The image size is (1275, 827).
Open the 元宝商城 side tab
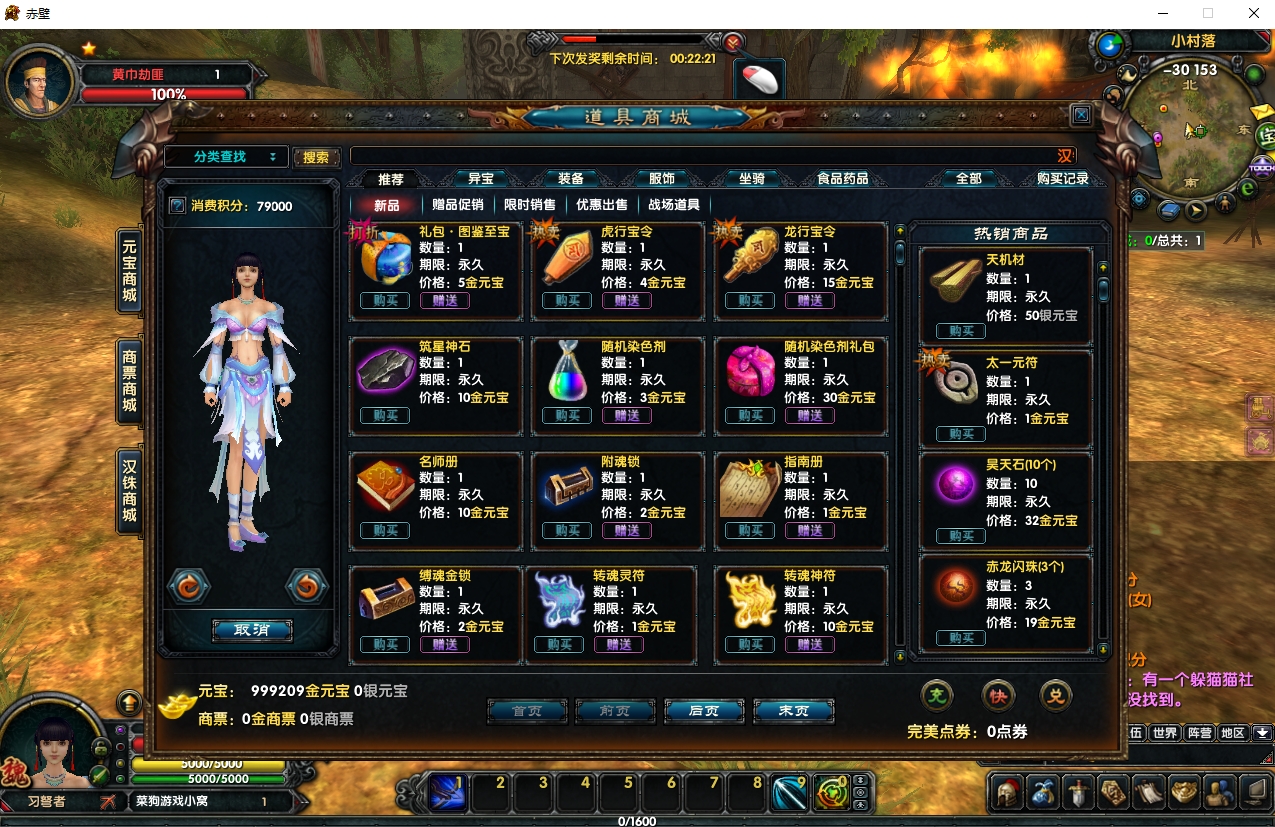point(130,270)
